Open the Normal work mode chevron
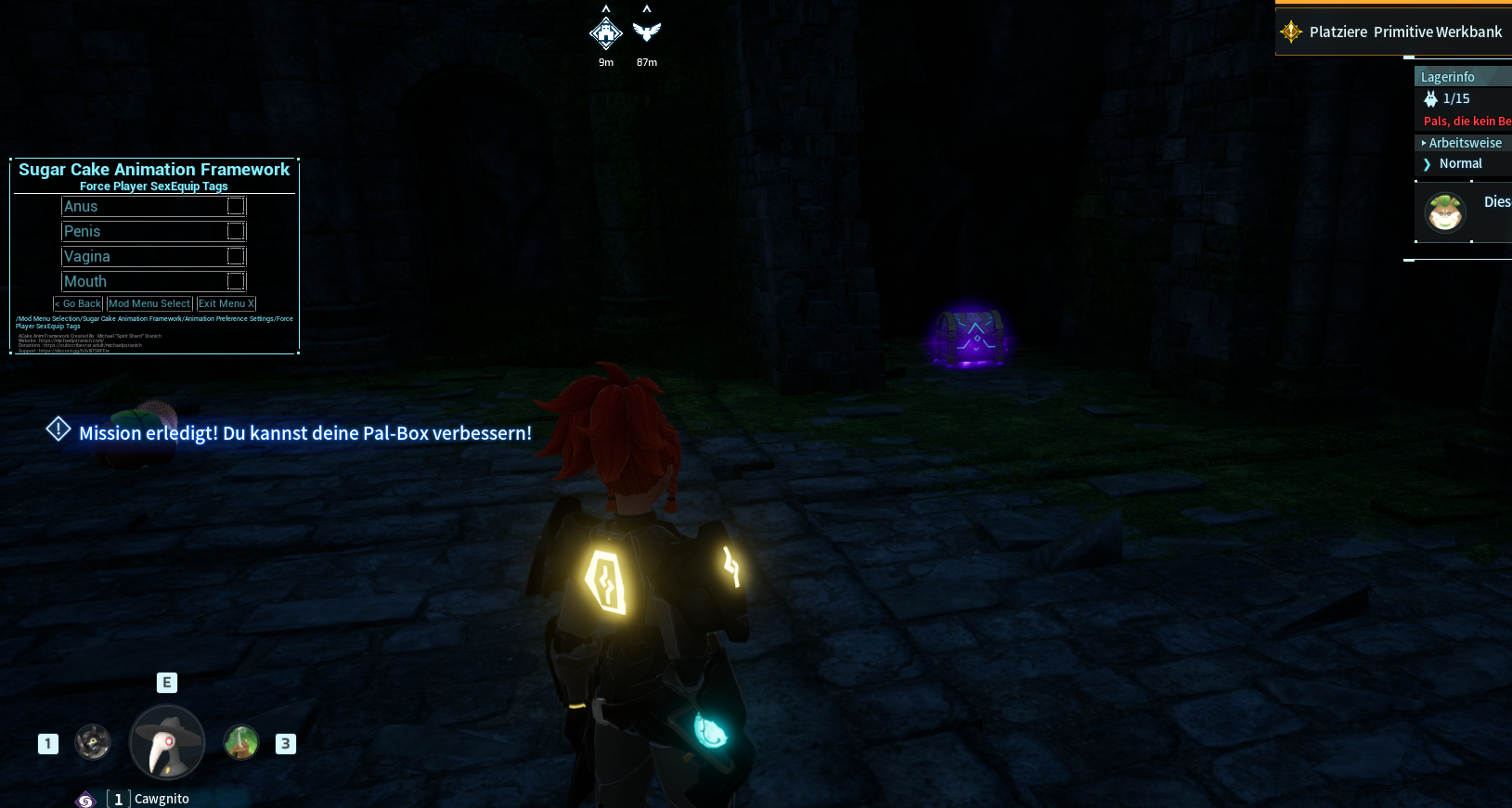 click(x=1428, y=164)
